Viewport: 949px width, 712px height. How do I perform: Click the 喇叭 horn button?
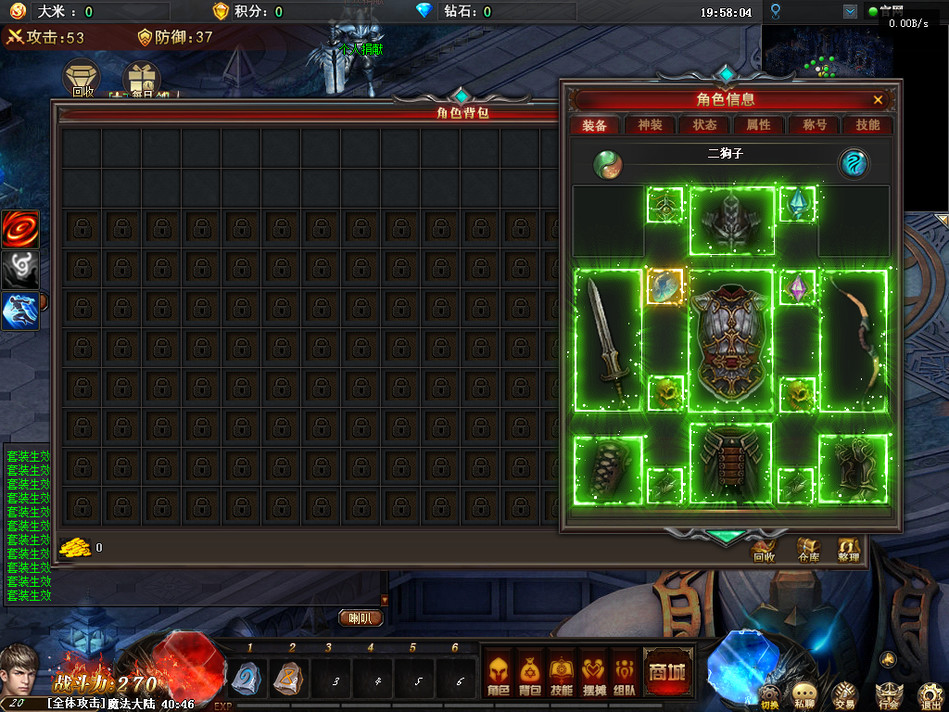point(360,618)
